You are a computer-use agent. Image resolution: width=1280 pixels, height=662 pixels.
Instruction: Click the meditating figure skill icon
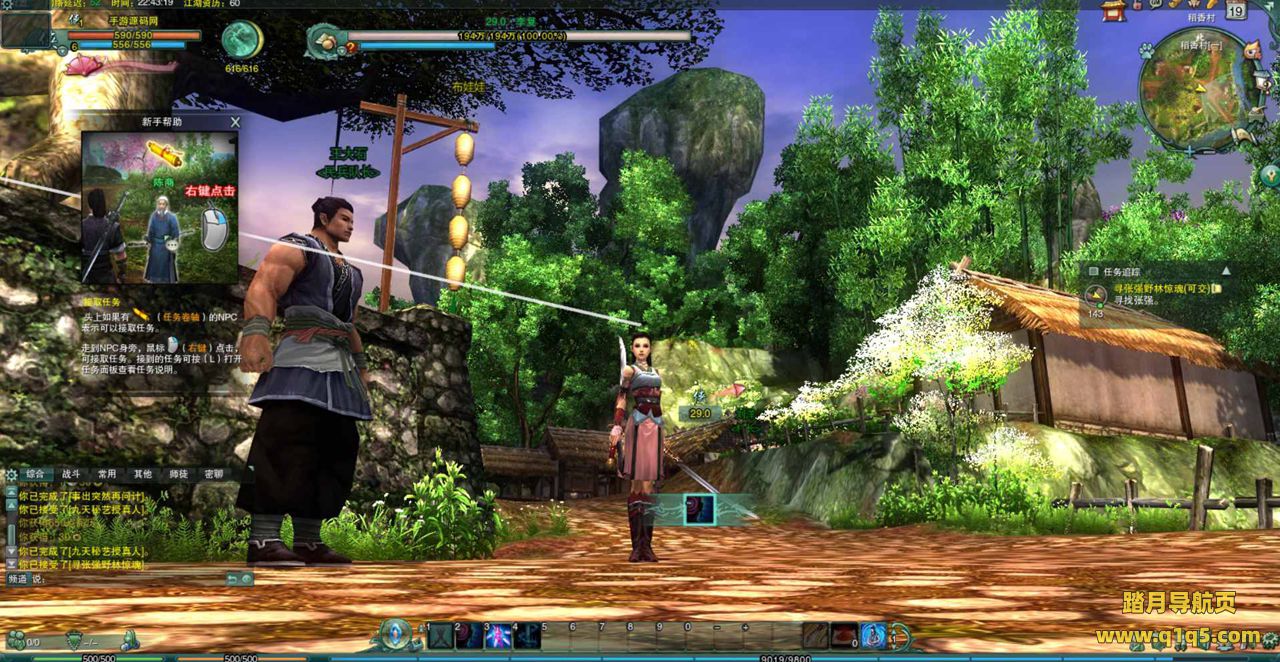click(873, 635)
